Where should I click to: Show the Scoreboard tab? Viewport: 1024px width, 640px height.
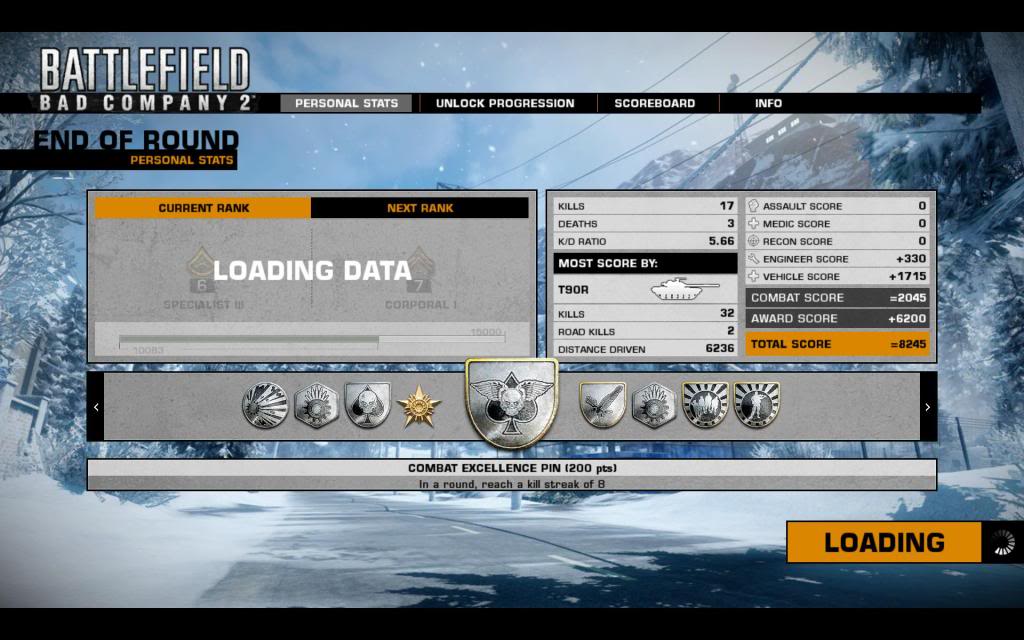pos(655,103)
